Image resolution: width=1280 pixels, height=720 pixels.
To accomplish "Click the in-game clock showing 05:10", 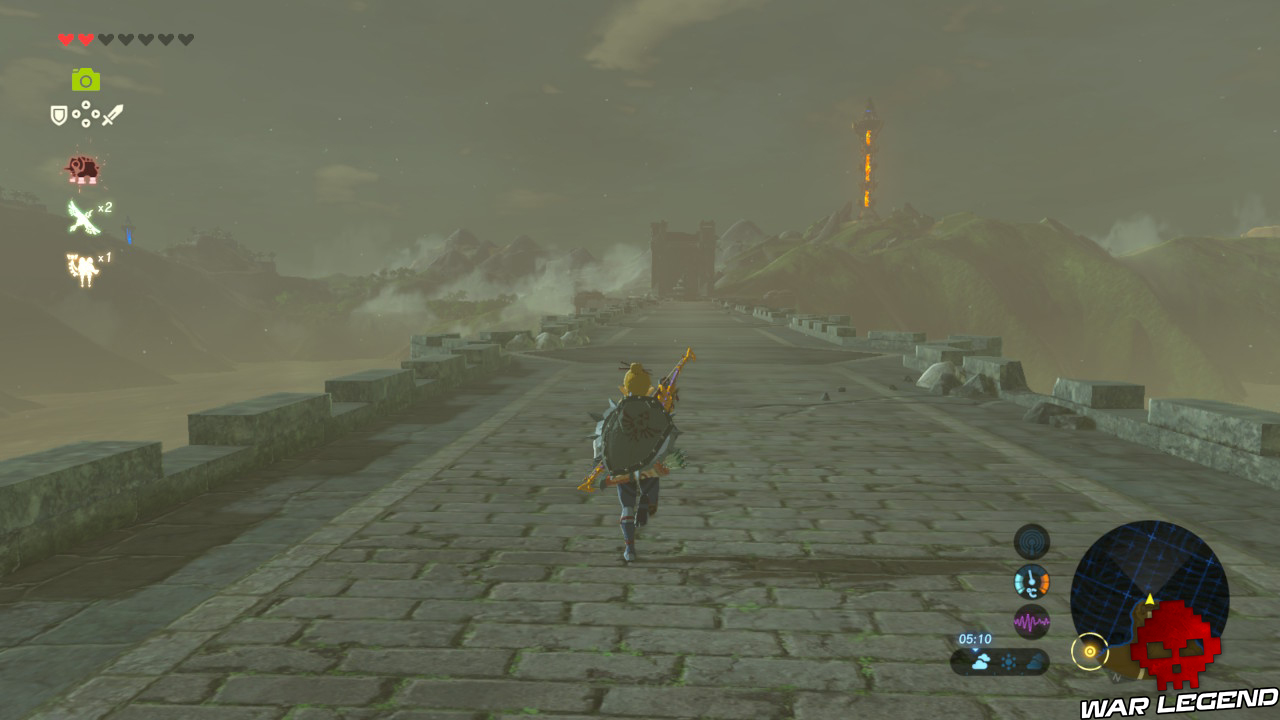I will (975, 638).
